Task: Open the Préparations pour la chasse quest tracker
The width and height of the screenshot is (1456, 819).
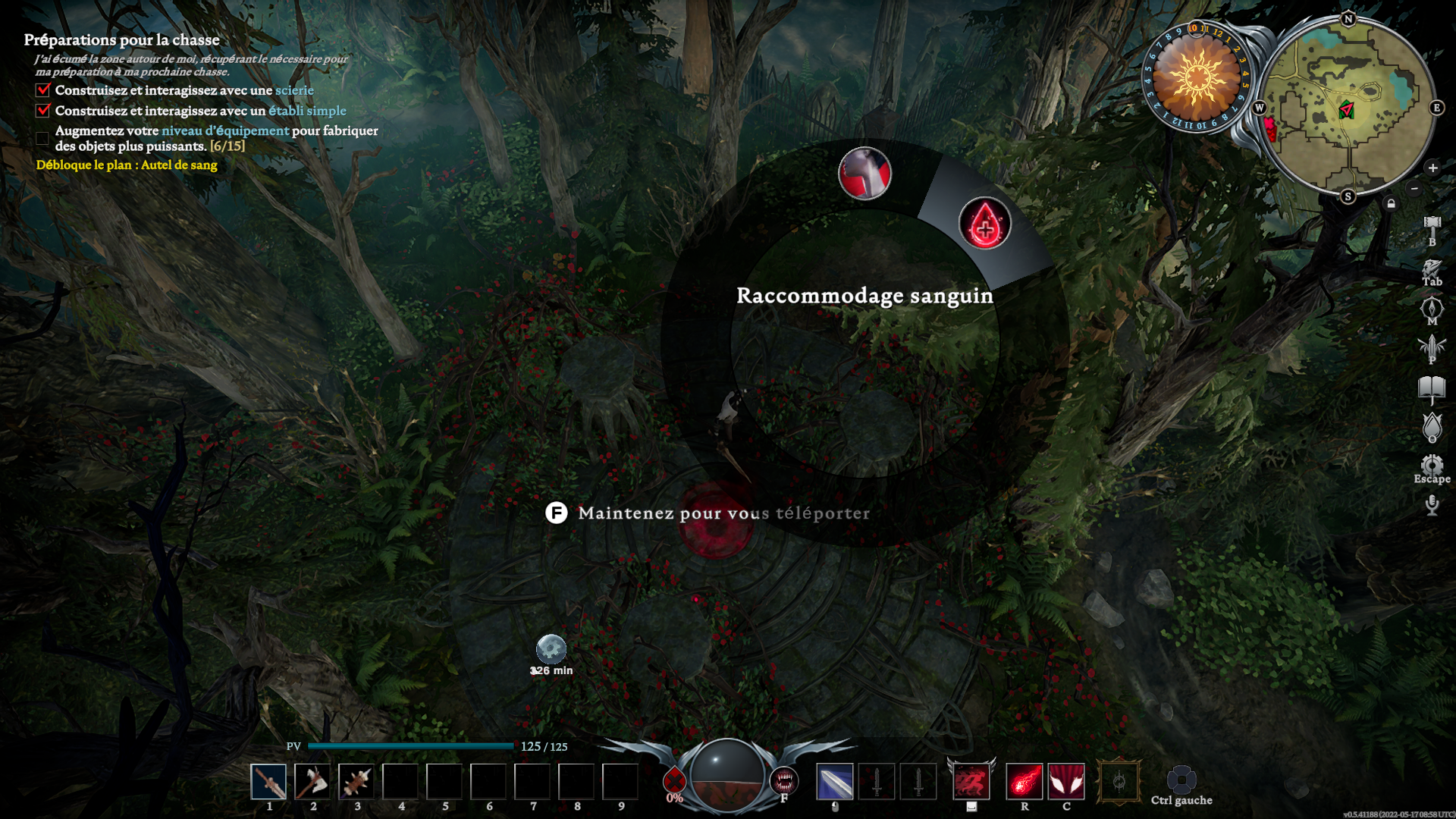Action: [x=121, y=40]
